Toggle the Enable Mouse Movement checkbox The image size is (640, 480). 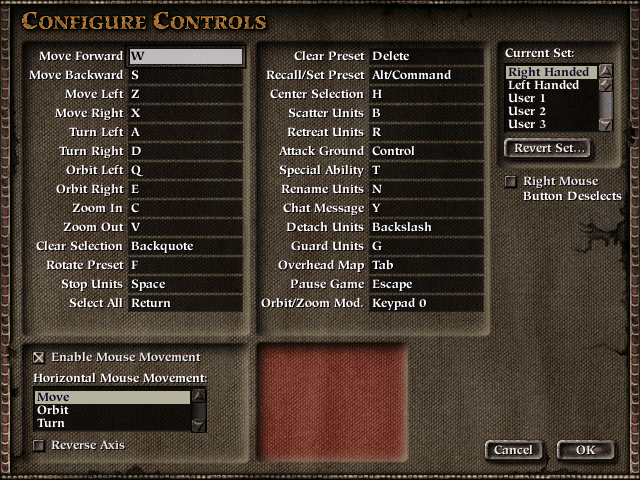39,357
